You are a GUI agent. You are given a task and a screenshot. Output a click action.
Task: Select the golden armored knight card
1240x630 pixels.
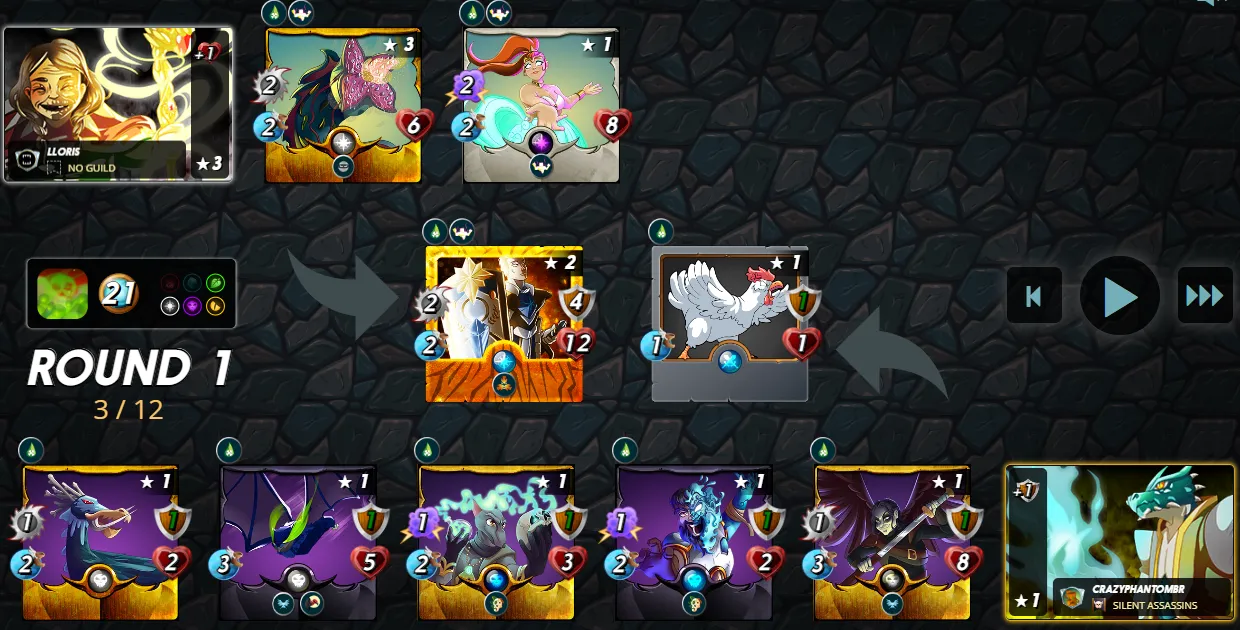[x=504, y=323]
